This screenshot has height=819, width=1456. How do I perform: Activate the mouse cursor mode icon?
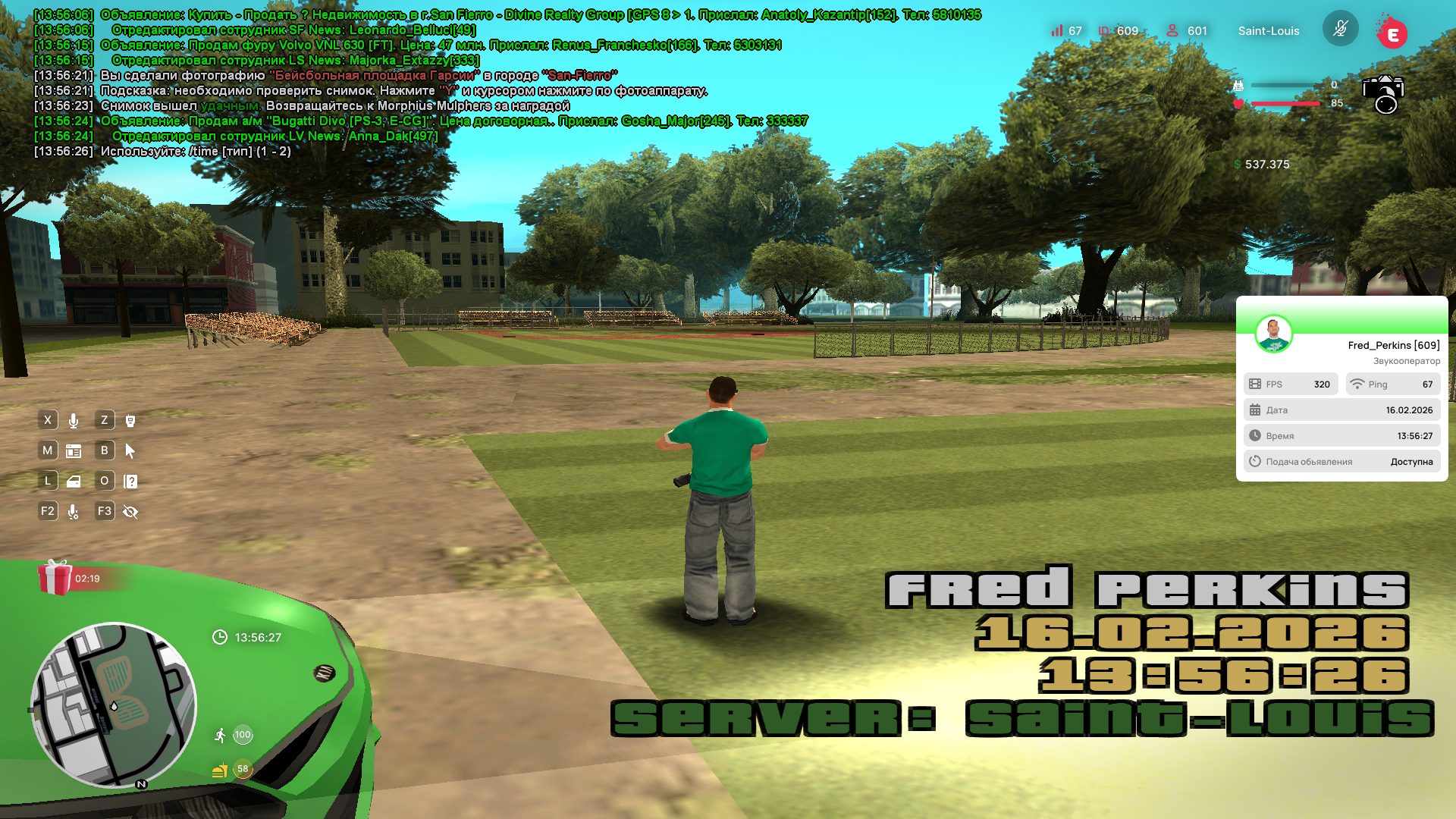(130, 451)
